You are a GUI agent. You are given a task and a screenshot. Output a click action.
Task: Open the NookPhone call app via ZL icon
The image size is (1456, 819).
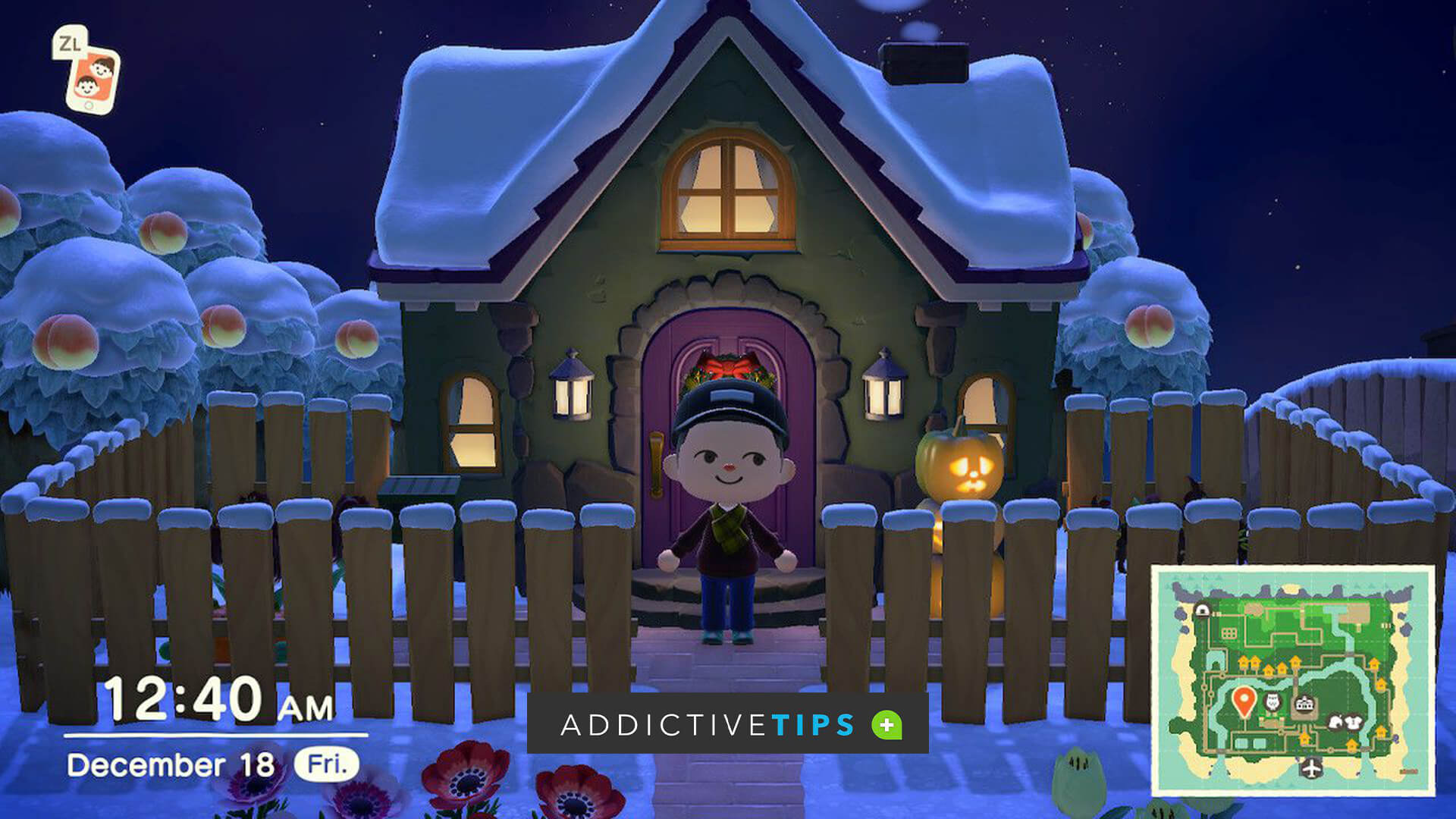coord(93,78)
